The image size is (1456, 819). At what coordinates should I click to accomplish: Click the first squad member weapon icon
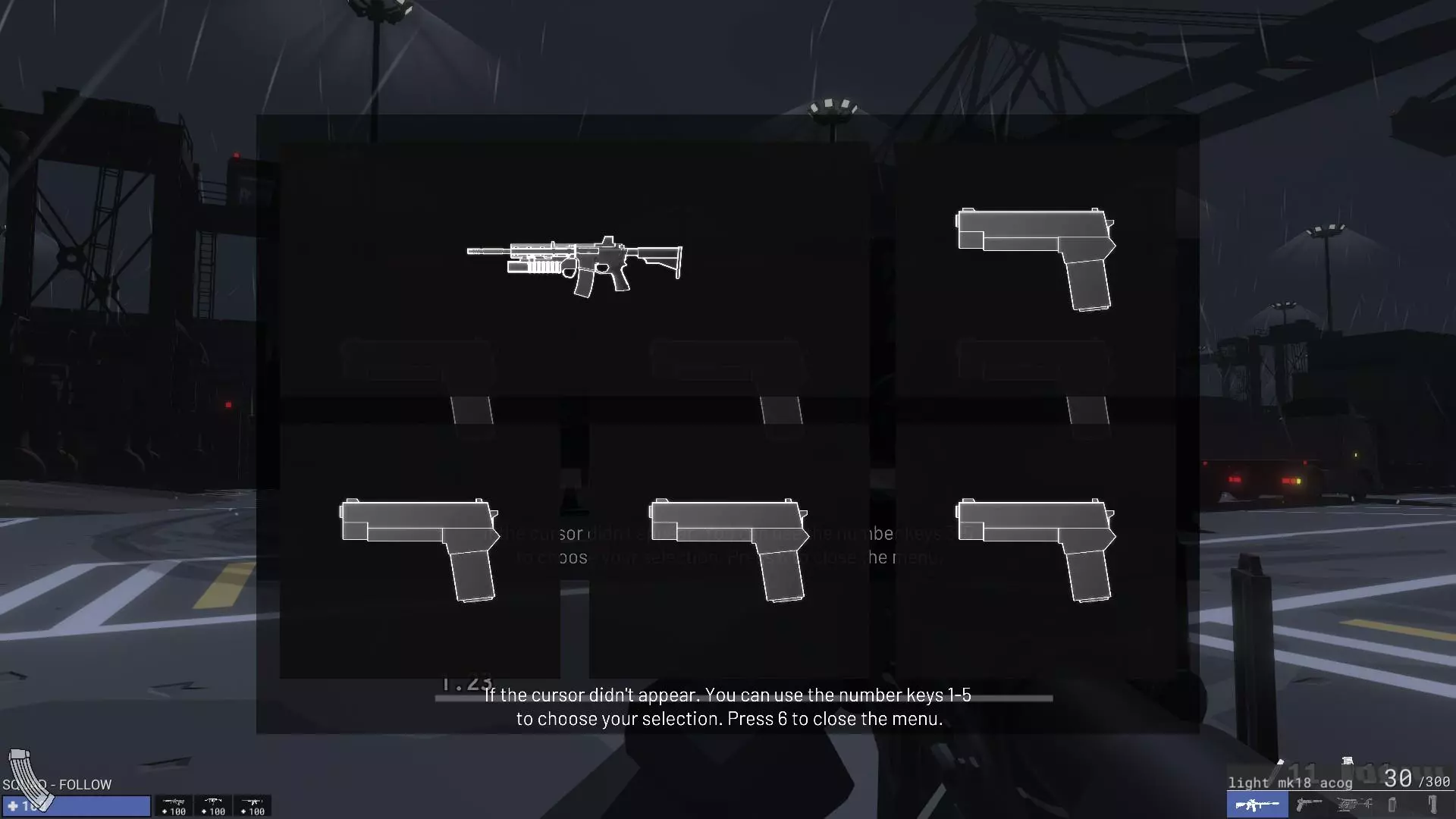click(x=174, y=802)
